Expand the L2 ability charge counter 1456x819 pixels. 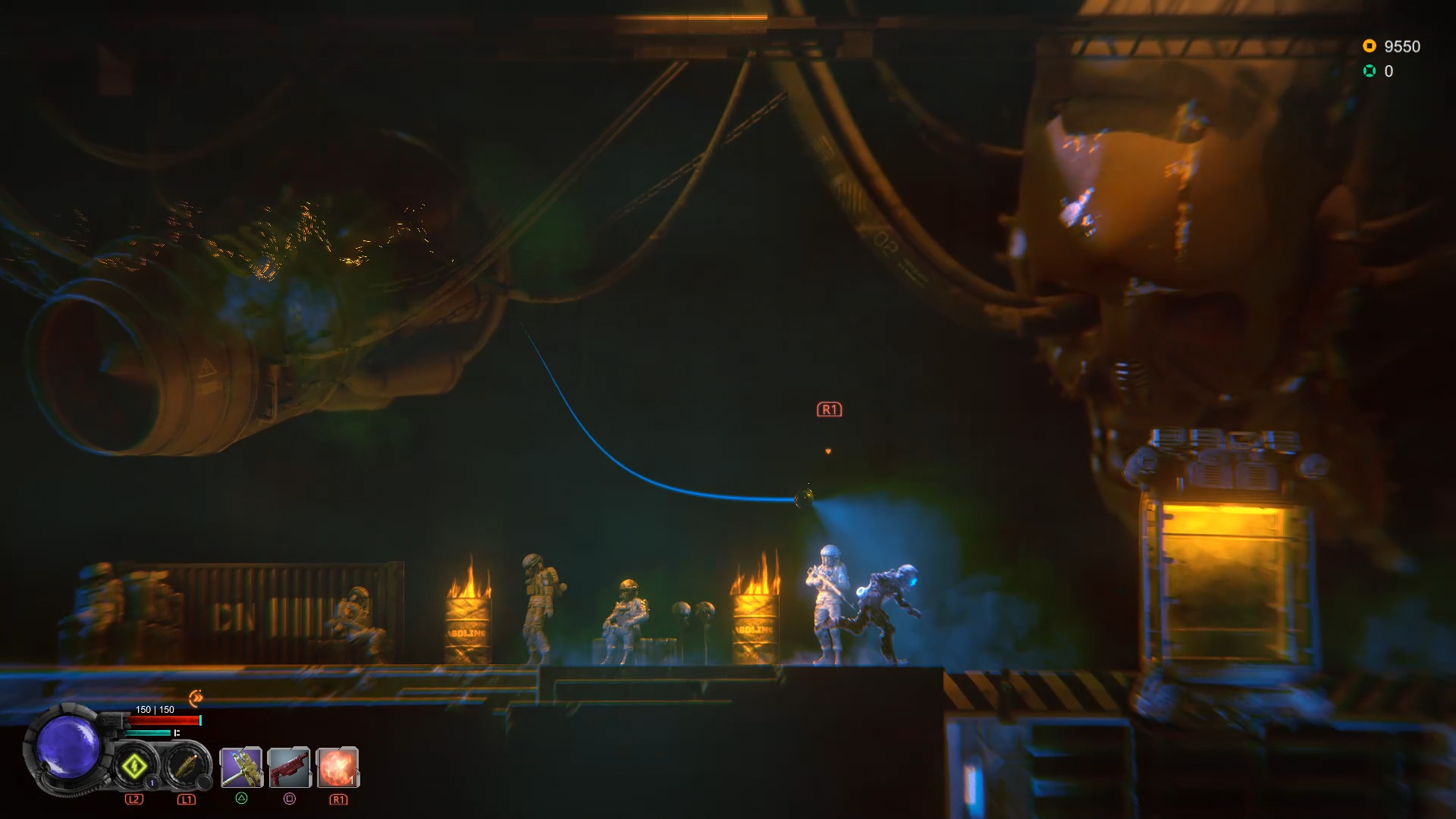[x=151, y=783]
